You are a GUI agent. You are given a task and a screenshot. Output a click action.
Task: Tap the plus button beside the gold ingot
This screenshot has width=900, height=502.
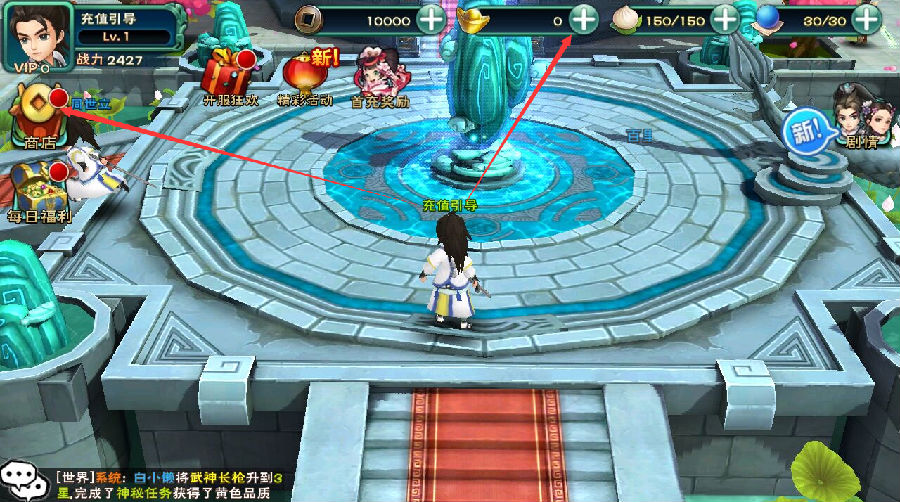pyautogui.click(x=583, y=19)
